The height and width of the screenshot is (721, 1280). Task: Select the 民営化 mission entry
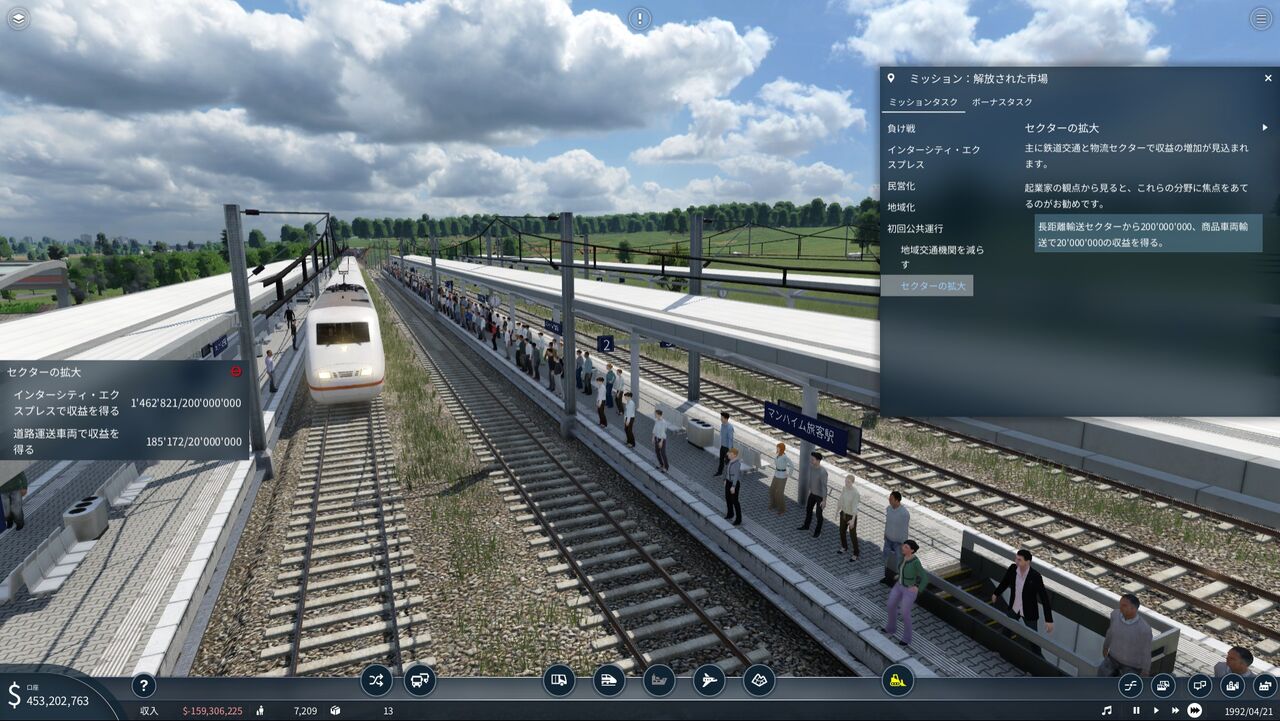coord(901,186)
